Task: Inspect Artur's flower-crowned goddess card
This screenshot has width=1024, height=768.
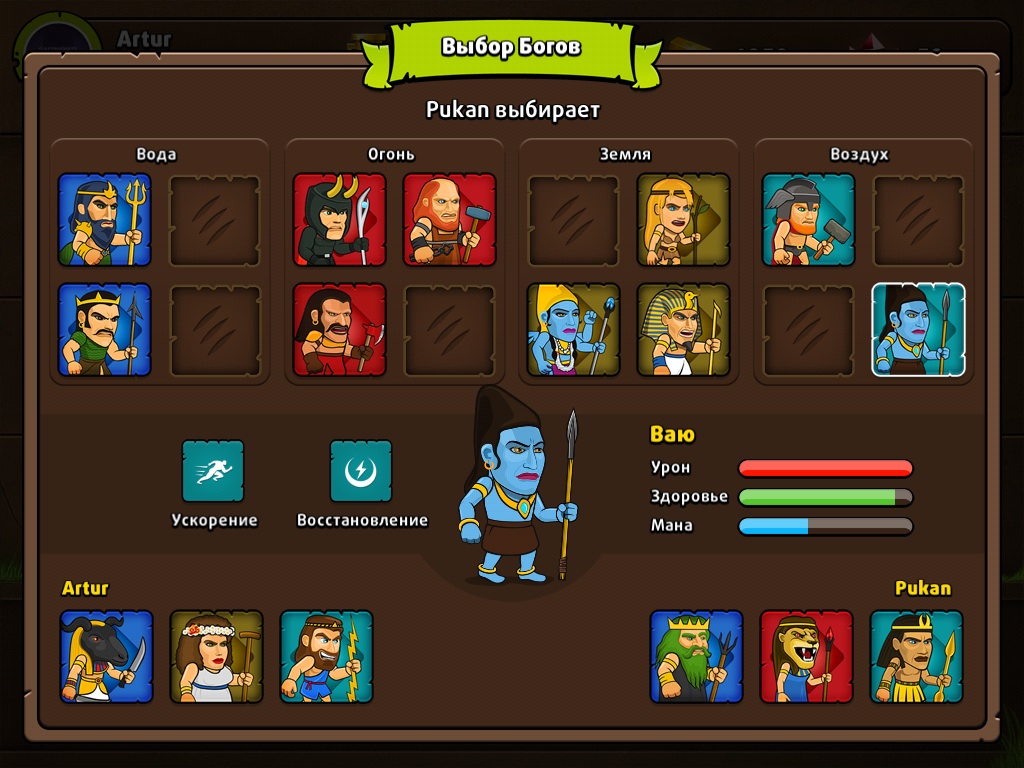Action: pos(216,656)
